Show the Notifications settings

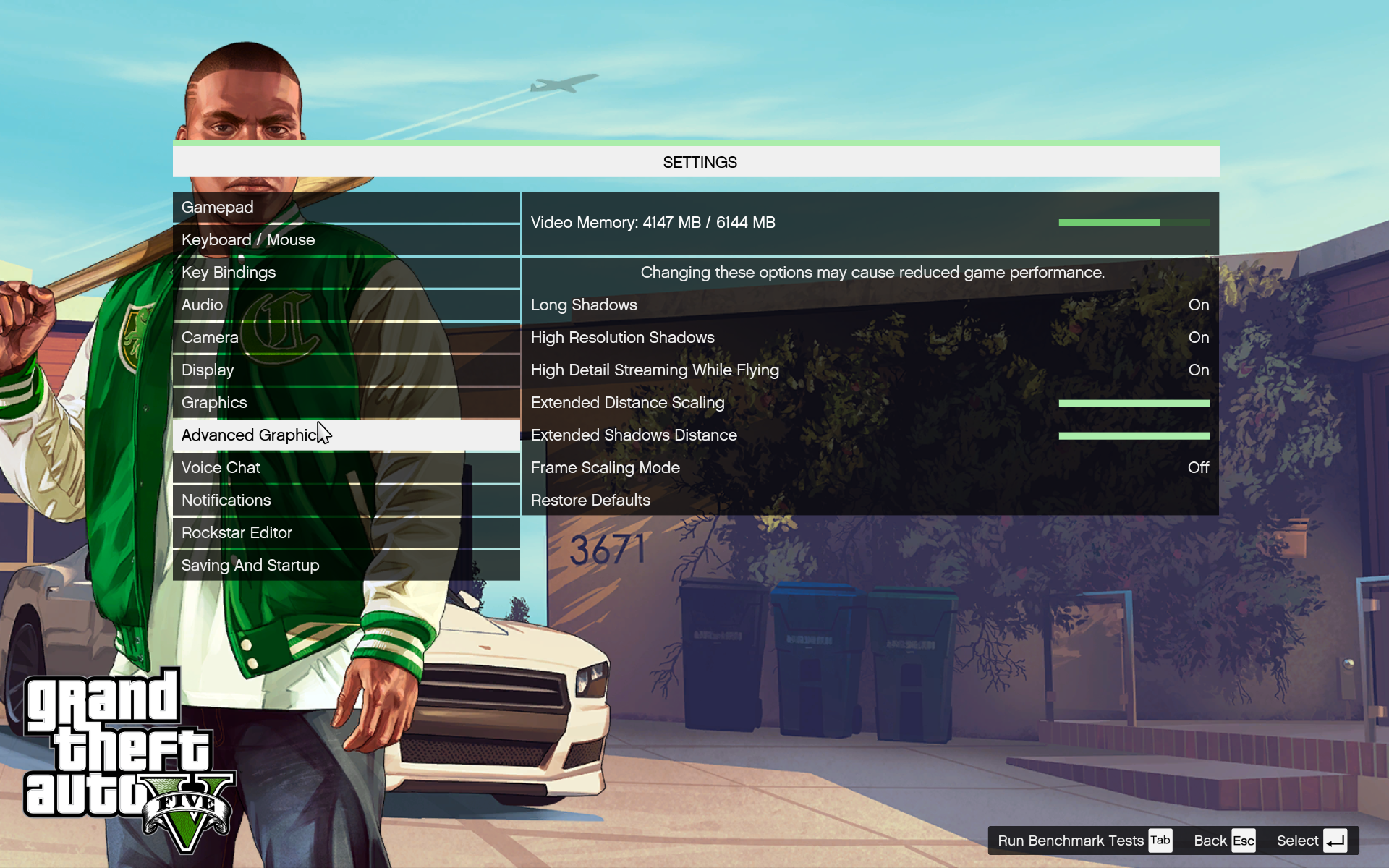346,501
